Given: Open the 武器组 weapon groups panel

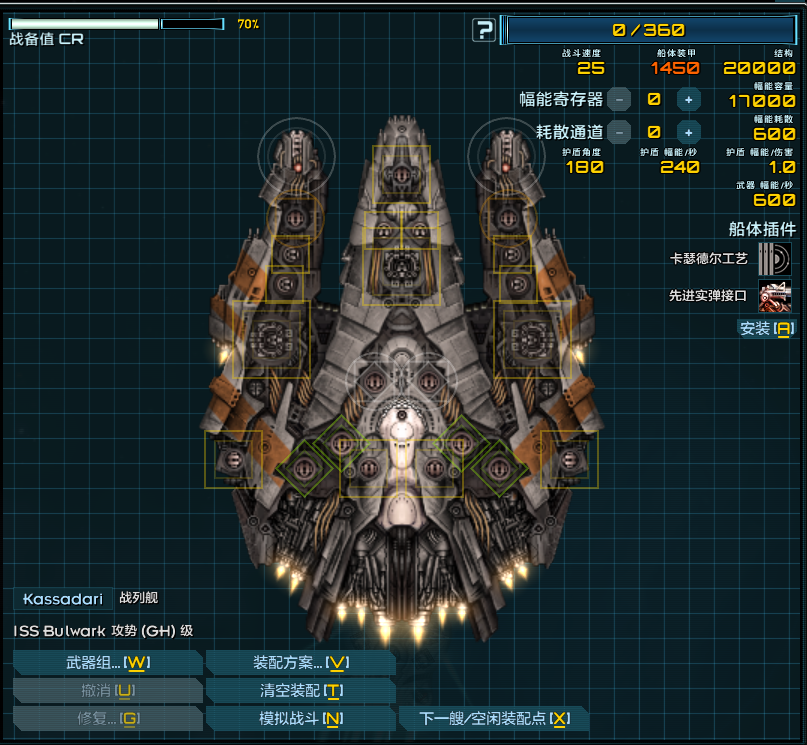Looking at the screenshot, I should pyautogui.click(x=108, y=663).
